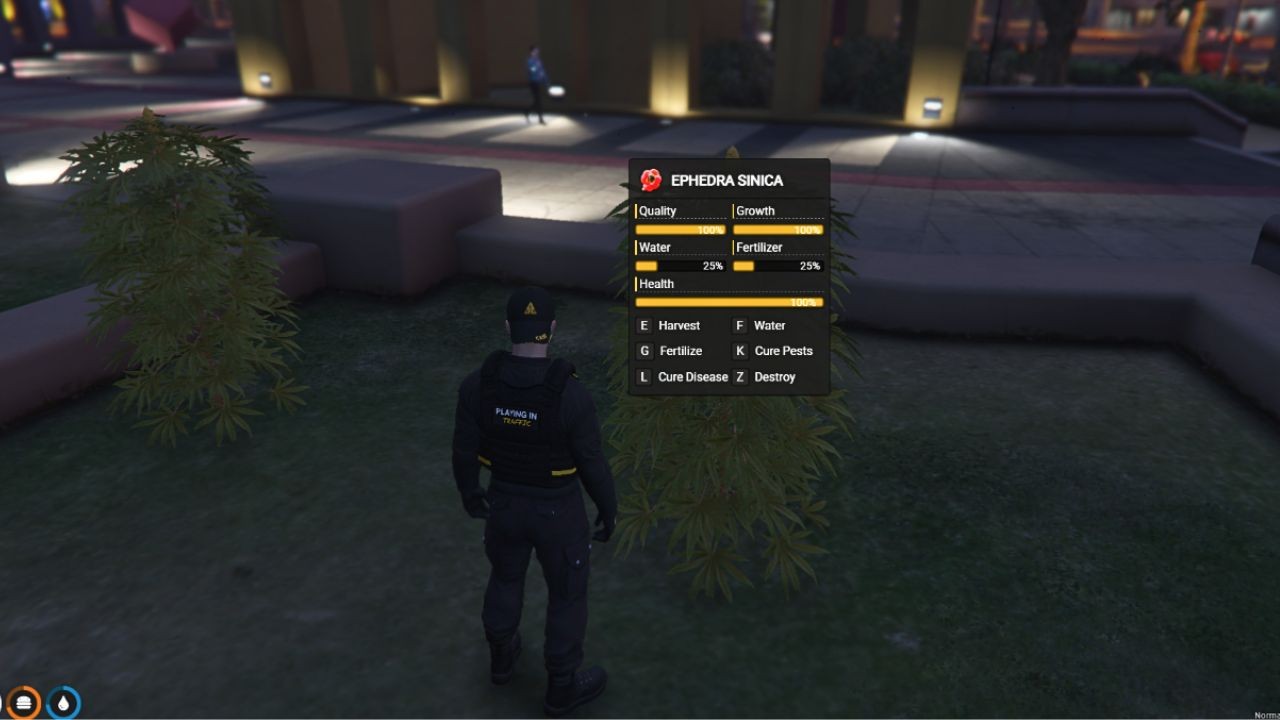The width and height of the screenshot is (1280, 720).
Task: Click the Quality 100% progress bar
Action: tap(678, 229)
